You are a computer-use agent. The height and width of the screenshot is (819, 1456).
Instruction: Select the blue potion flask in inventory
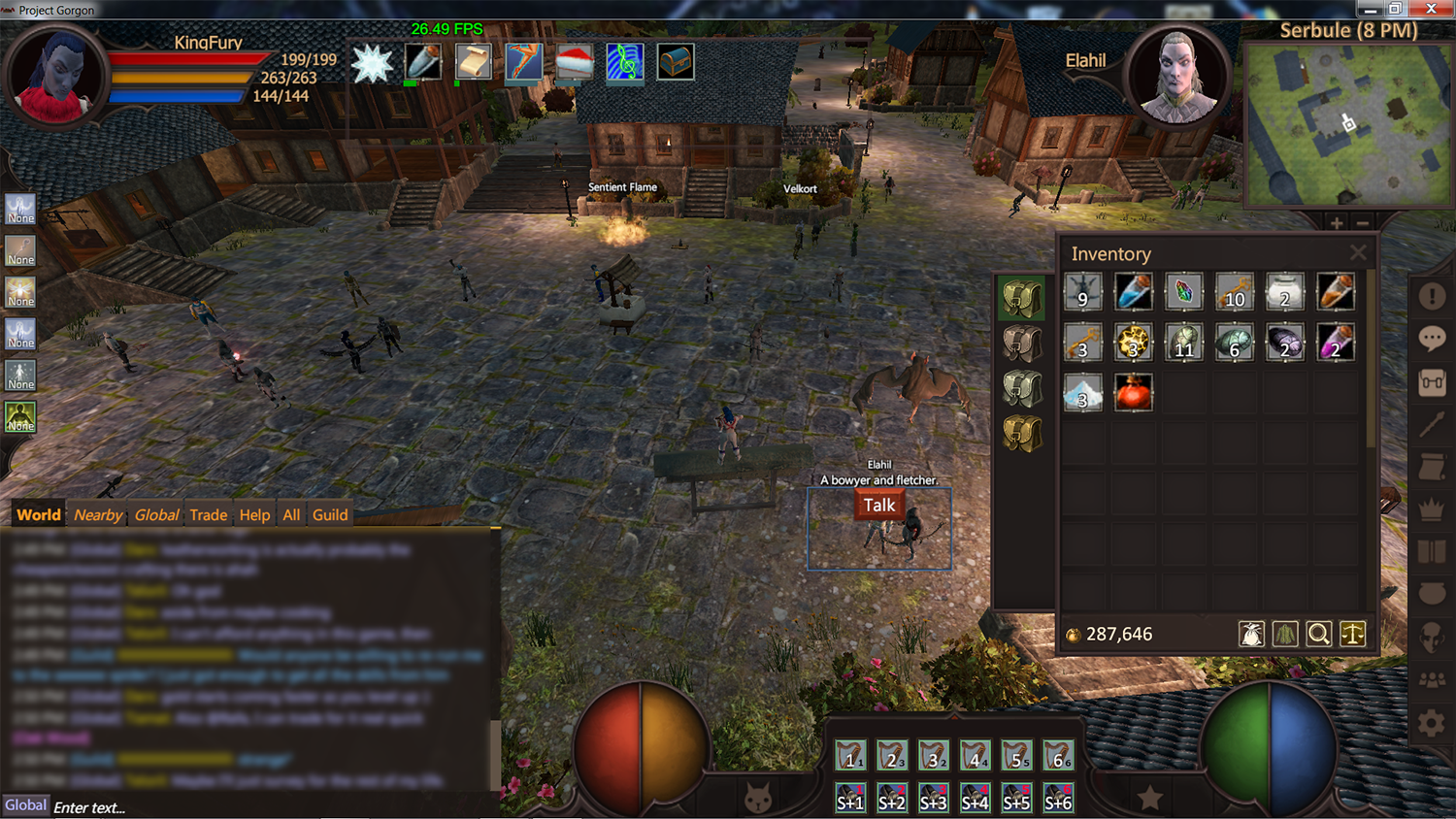coord(1133,292)
